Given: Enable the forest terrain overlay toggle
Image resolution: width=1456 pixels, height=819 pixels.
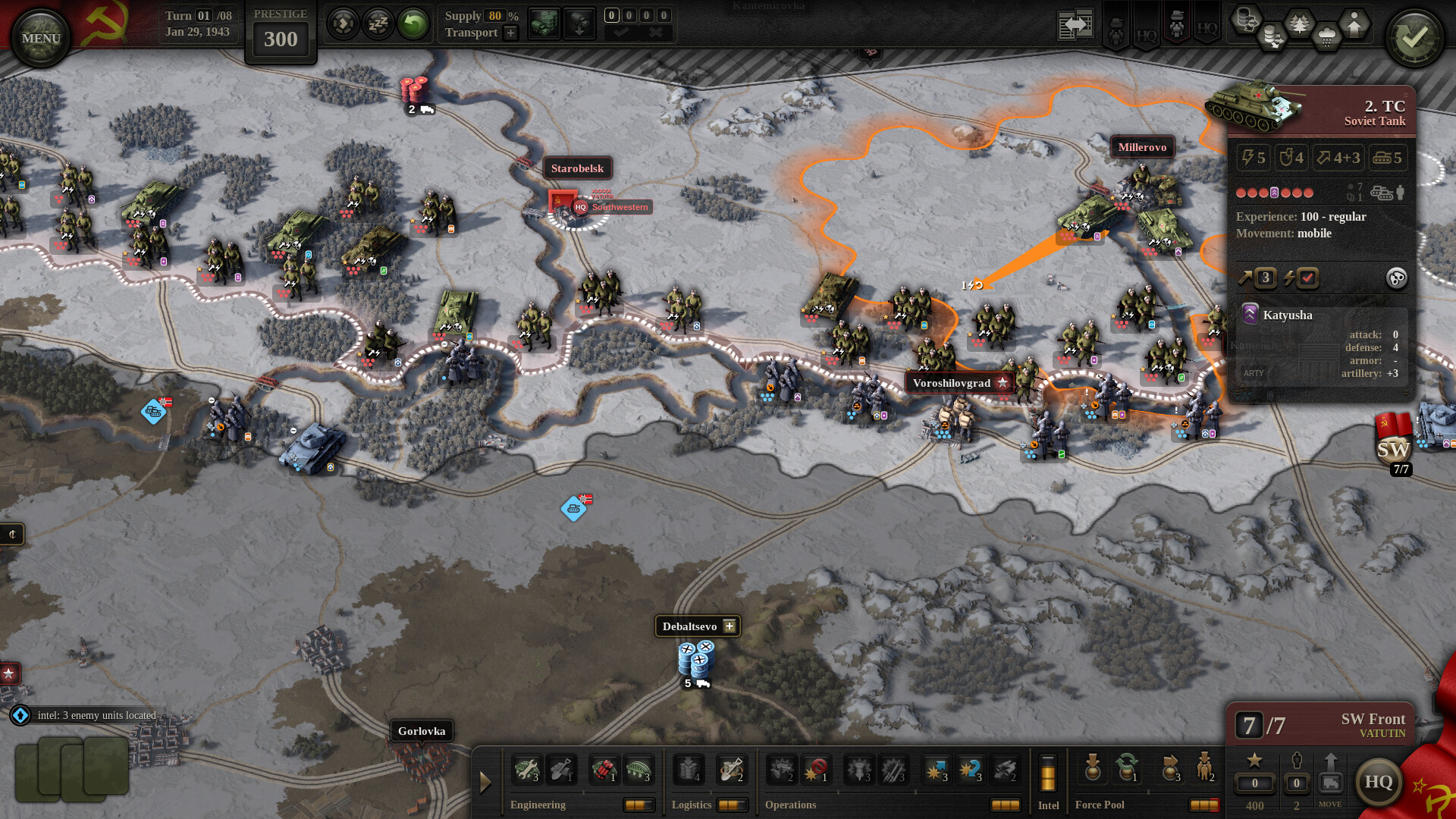Looking at the screenshot, I should 1299,23.
